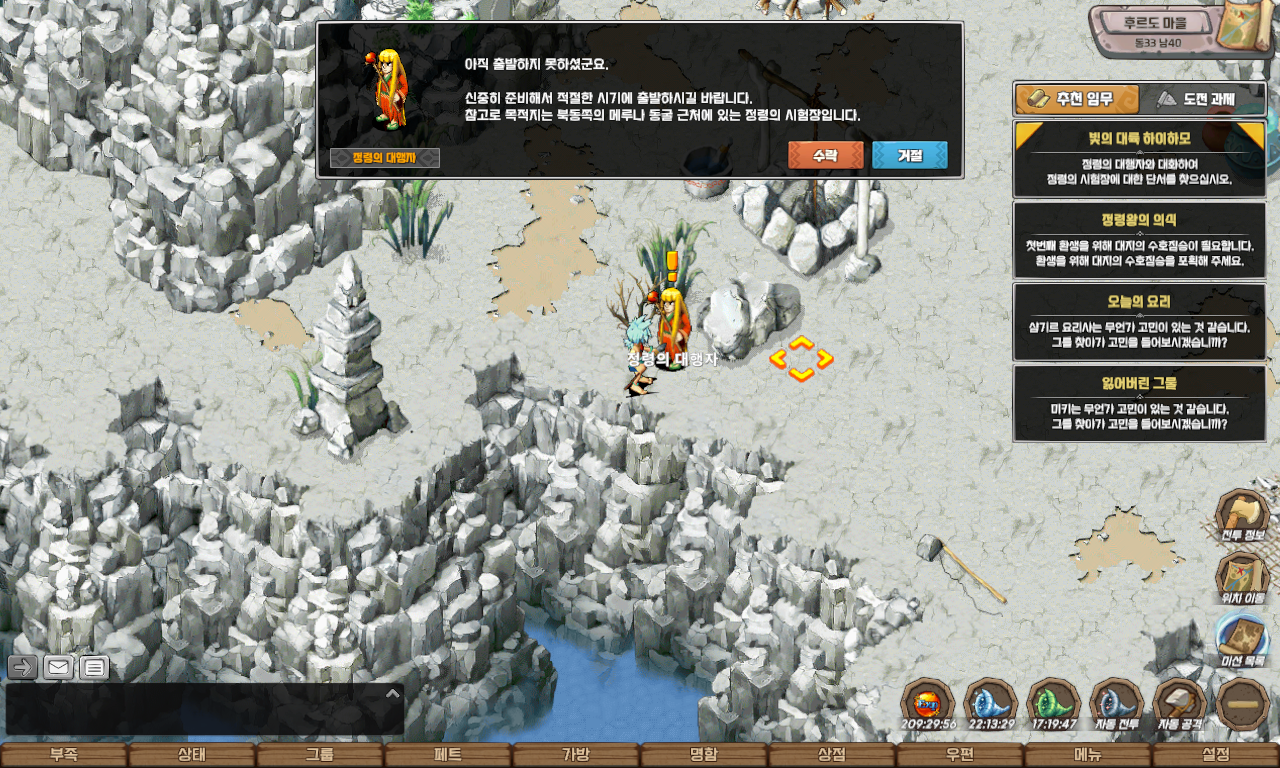Select the 오늘의 요리 quest entry
The width and height of the screenshot is (1280, 768).
1139,322
